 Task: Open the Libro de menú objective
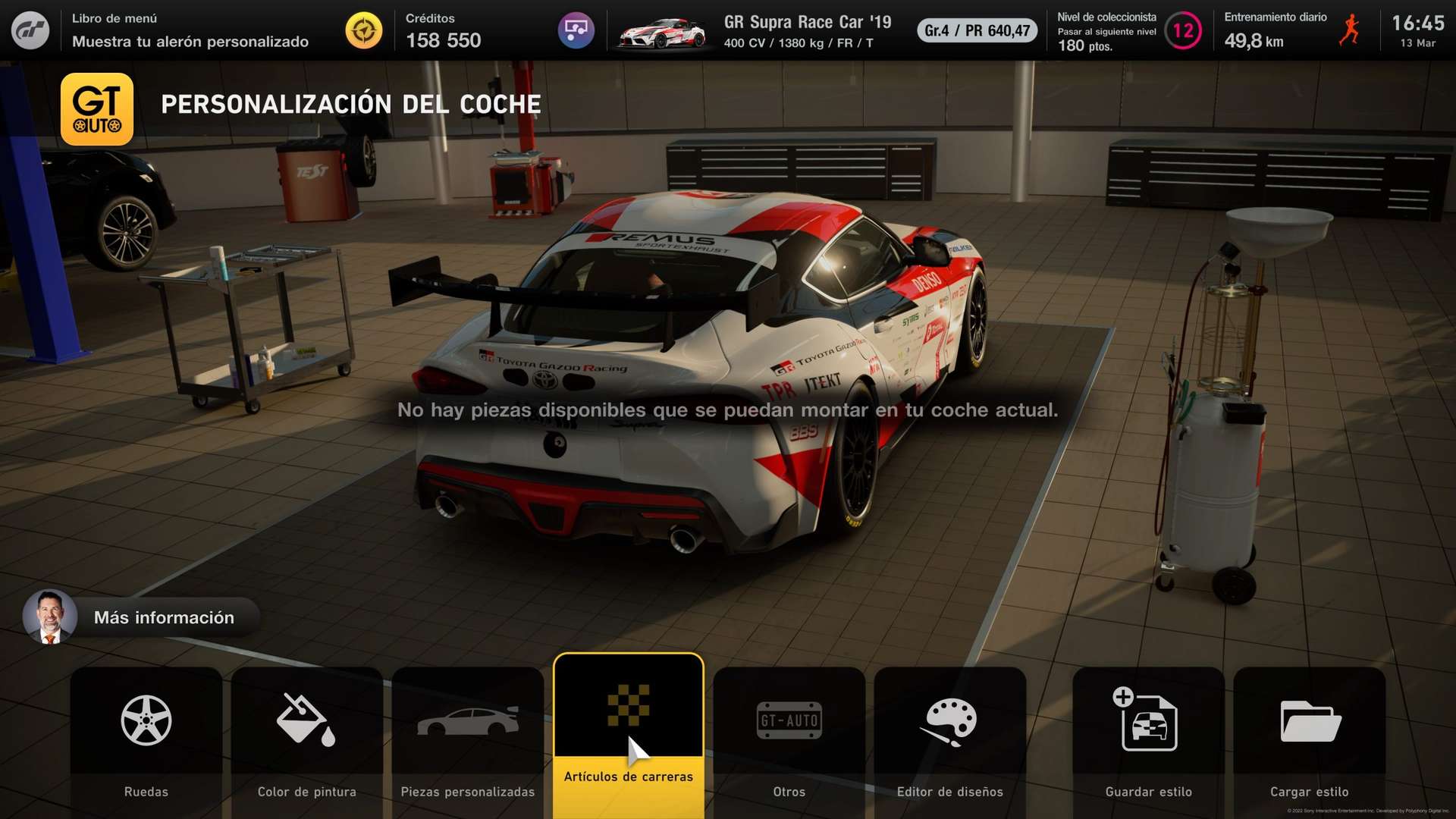coord(190,31)
